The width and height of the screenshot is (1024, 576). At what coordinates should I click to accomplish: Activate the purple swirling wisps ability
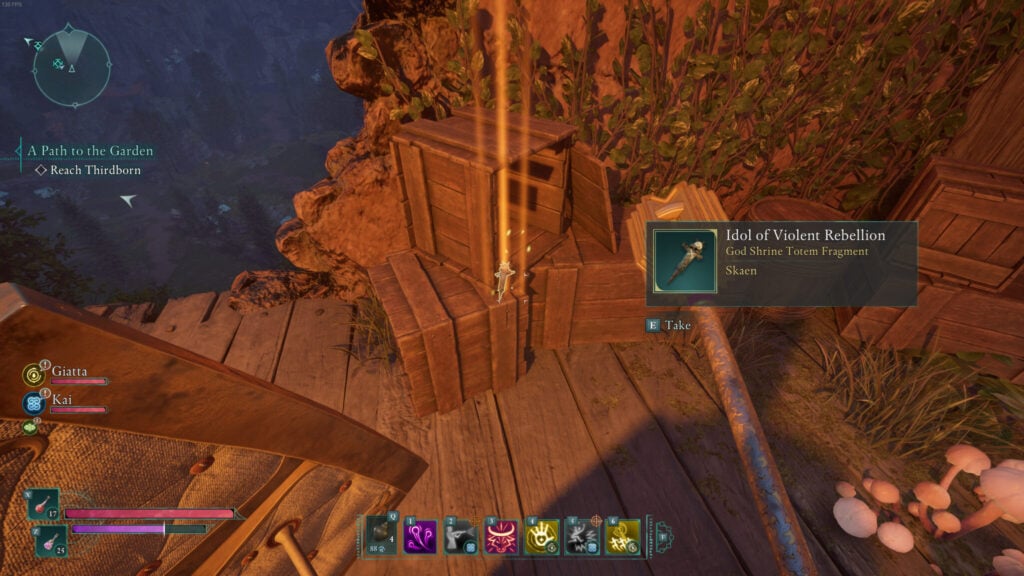pyautogui.click(x=420, y=536)
